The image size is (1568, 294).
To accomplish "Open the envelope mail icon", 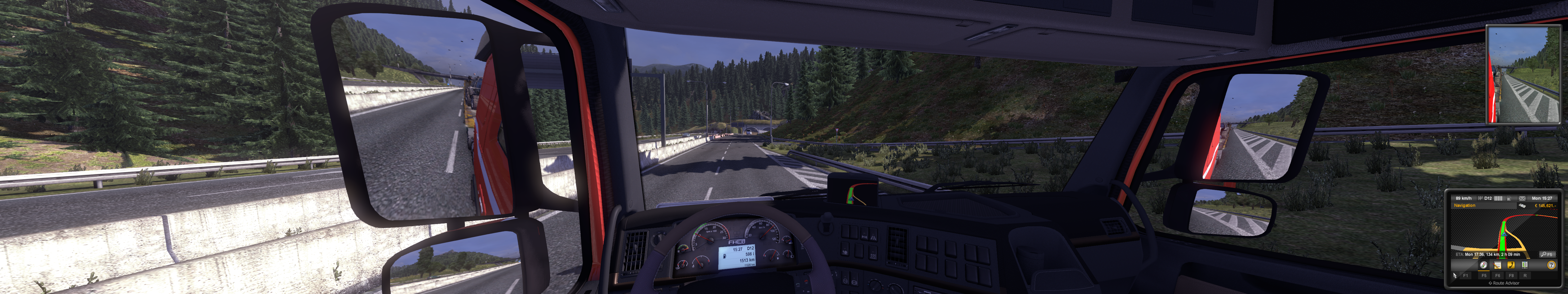I will (1522, 198).
